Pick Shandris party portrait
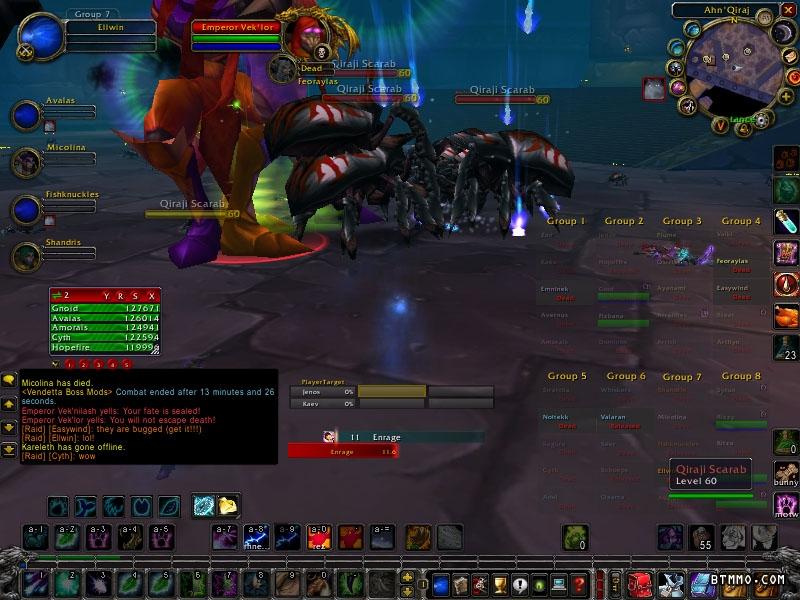This screenshot has width=800, height=600. (x=26, y=257)
